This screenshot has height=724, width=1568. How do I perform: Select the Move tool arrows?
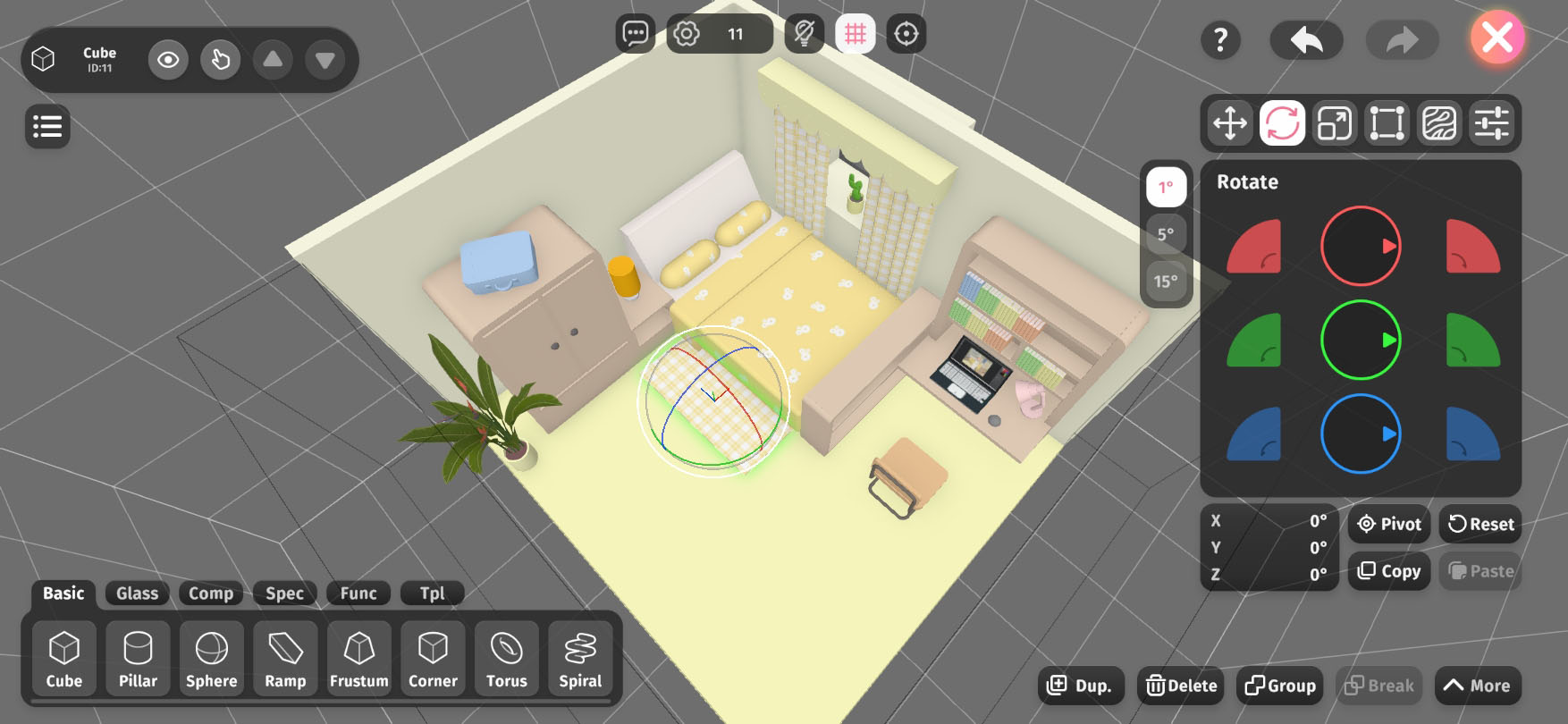(x=1230, y=123)
